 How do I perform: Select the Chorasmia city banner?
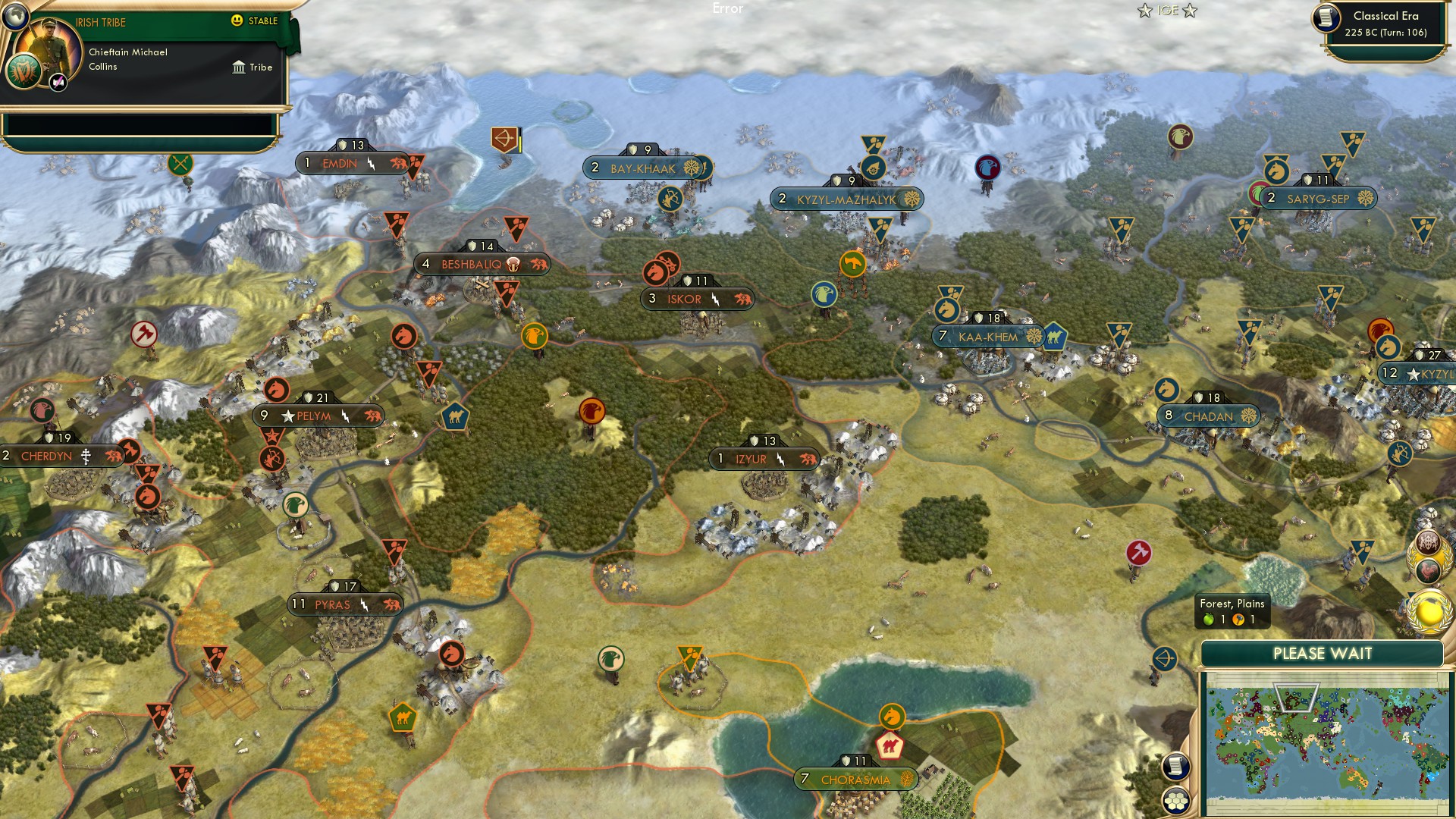tap(855, 778)
